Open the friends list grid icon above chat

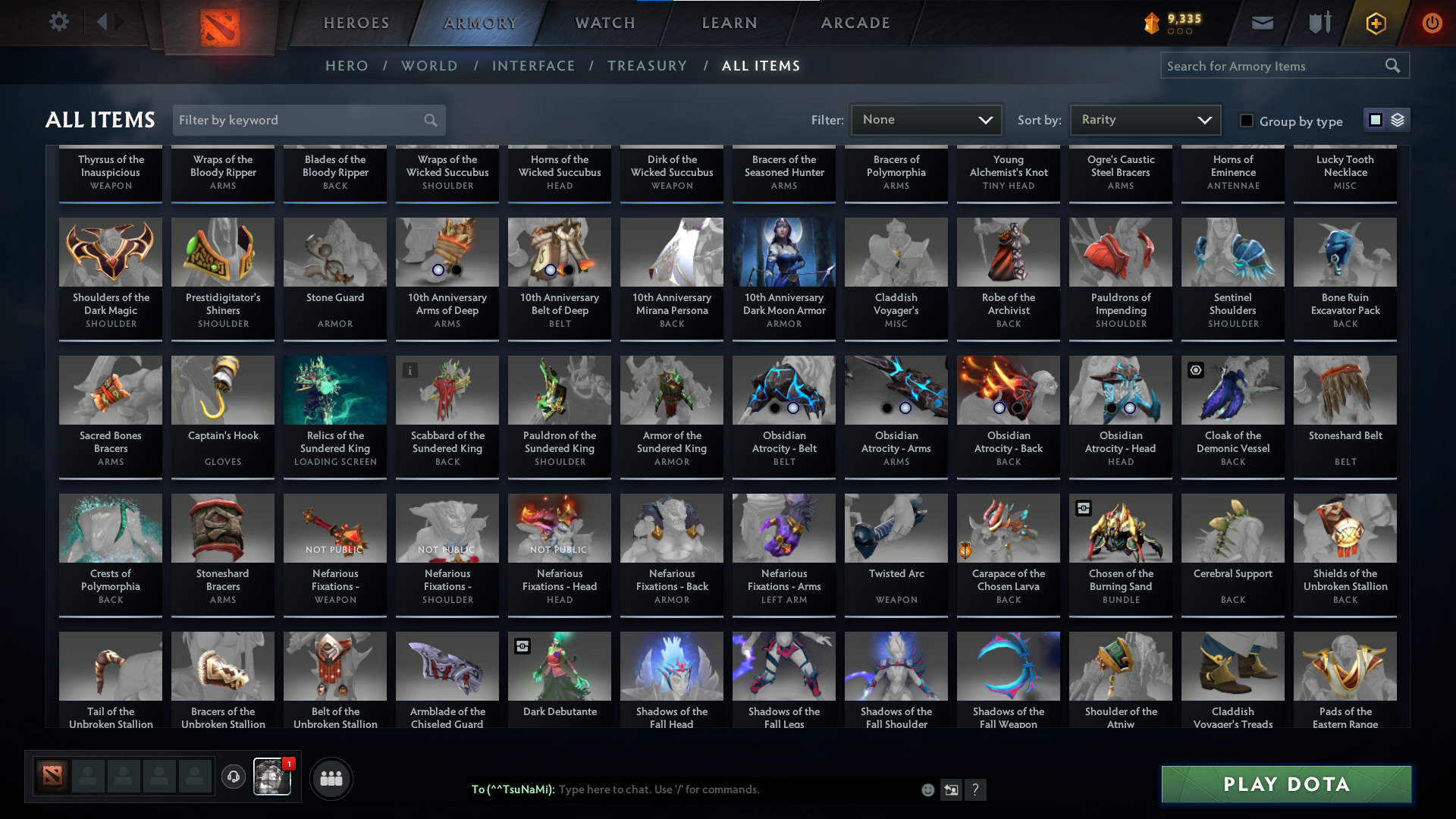pos(331,778)
